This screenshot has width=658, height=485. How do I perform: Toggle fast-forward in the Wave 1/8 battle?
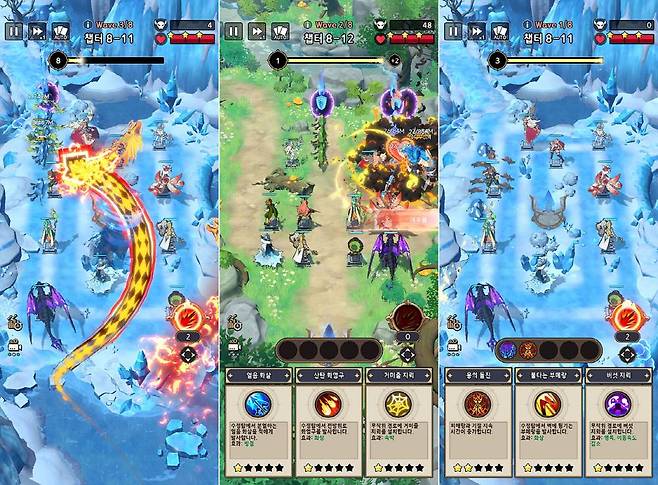tap(476, 31)
